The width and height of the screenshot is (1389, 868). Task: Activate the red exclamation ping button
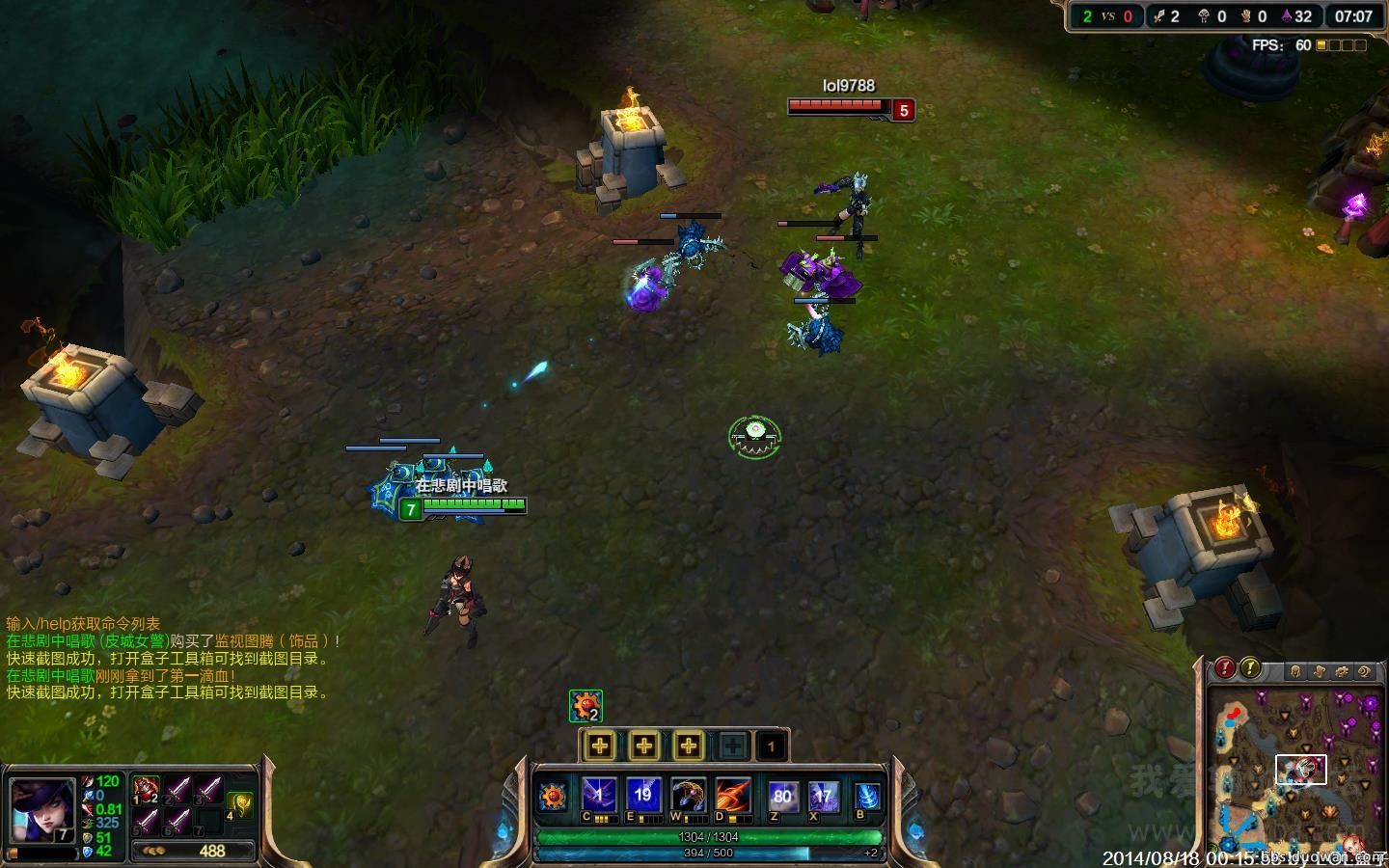(x=1225, y=667)
